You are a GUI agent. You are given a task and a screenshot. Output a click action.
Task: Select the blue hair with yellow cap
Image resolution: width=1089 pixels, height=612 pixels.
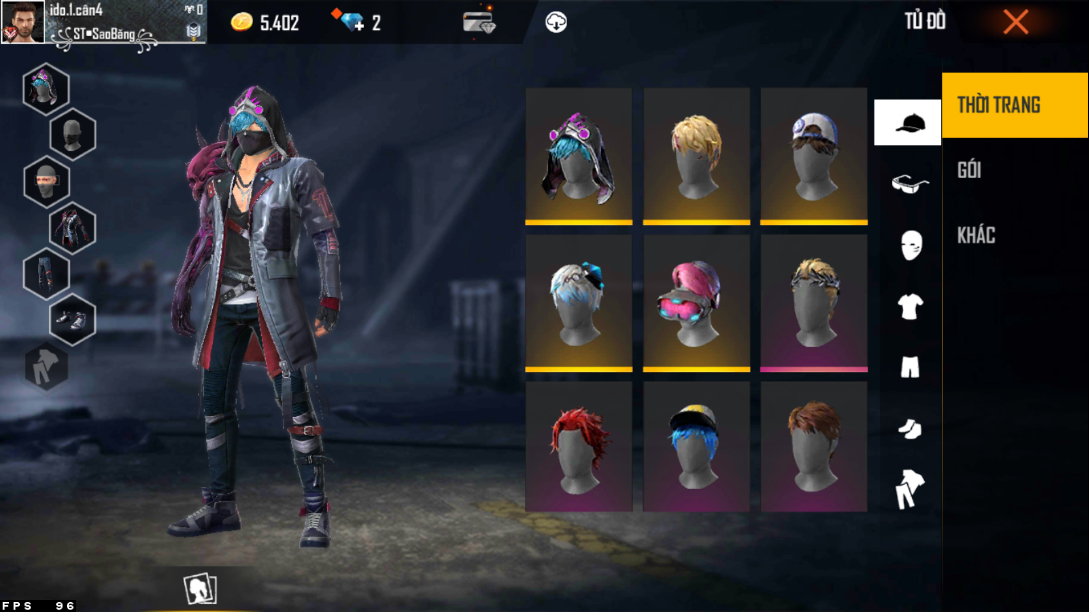[x=696, y=447]
